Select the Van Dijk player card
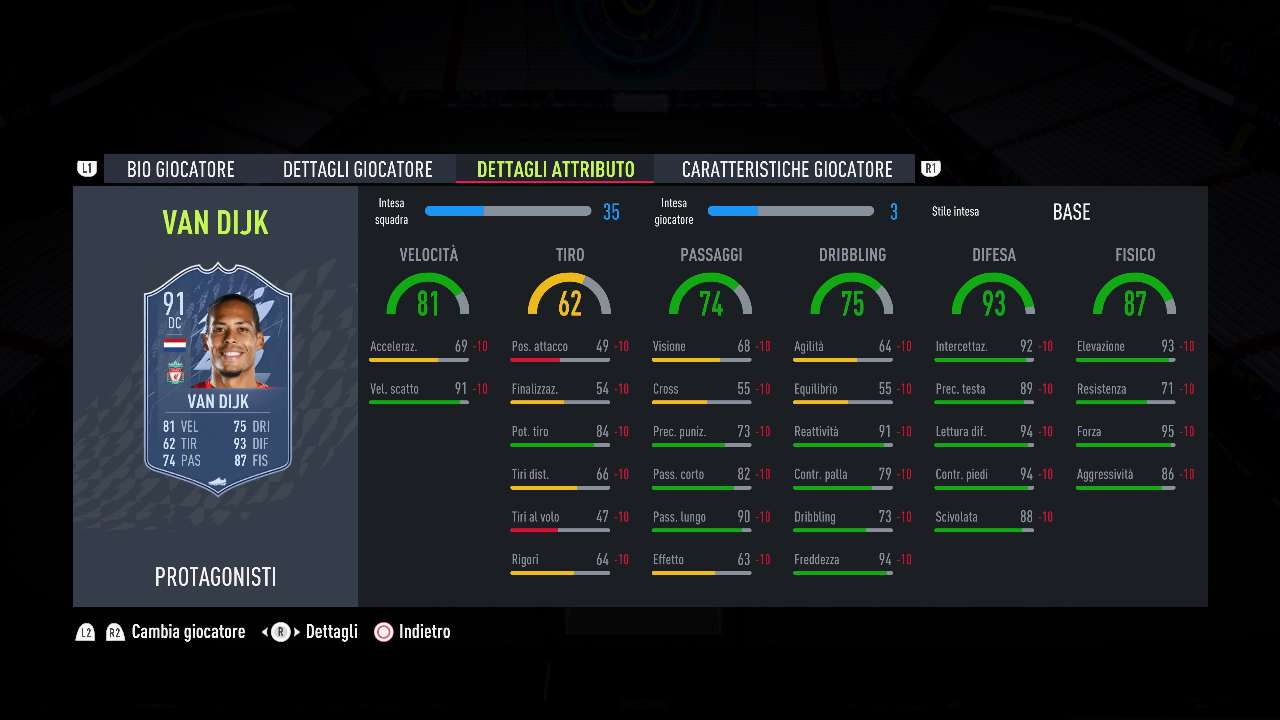The height and width of the screenshot is (720, 1280). (217, 379)
